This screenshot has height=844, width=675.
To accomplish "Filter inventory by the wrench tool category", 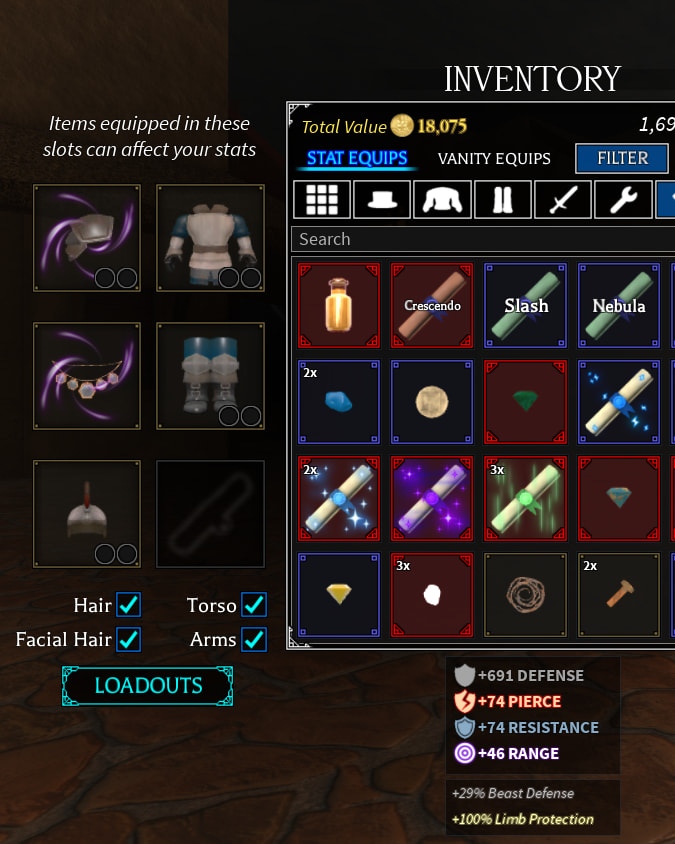I will click(623, 199).
